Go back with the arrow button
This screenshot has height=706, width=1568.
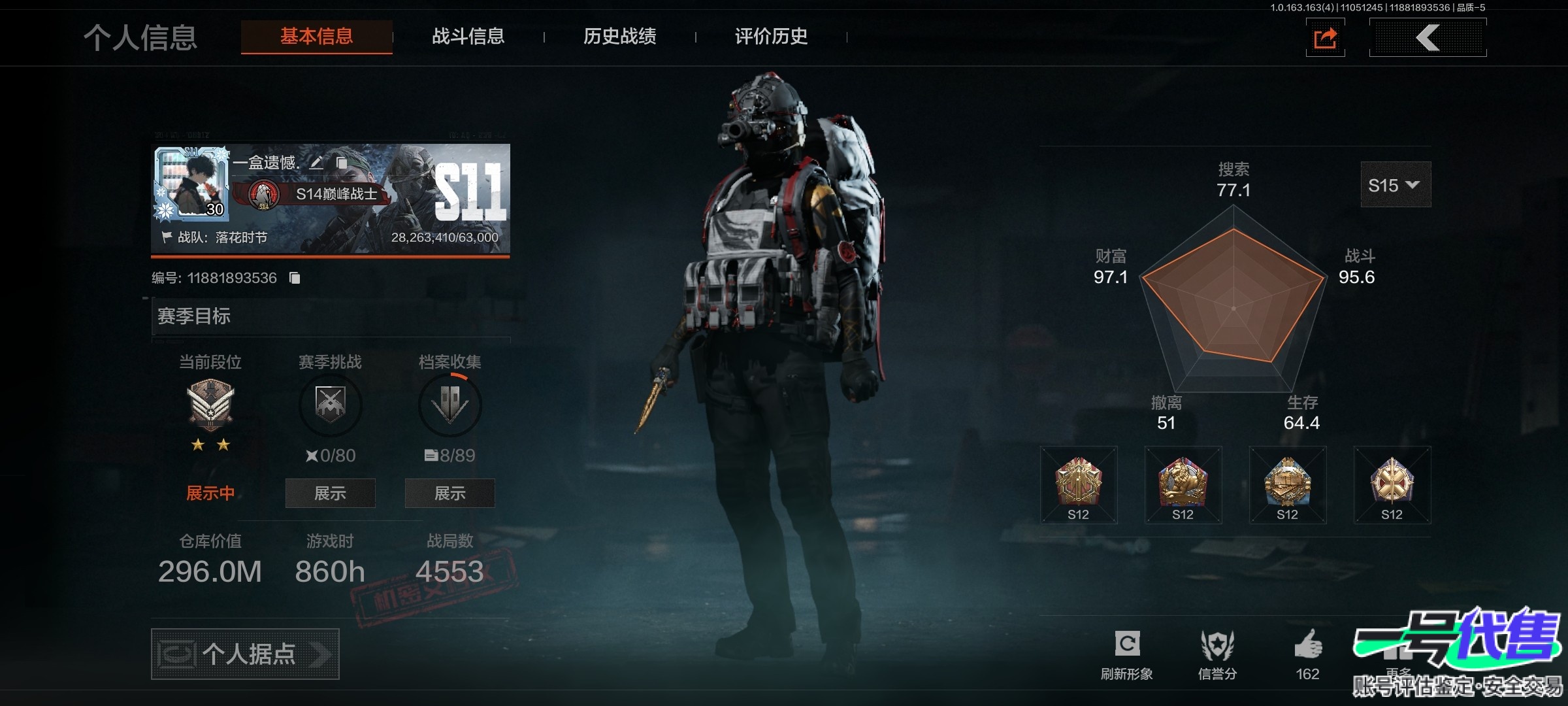coord(1428,38)
